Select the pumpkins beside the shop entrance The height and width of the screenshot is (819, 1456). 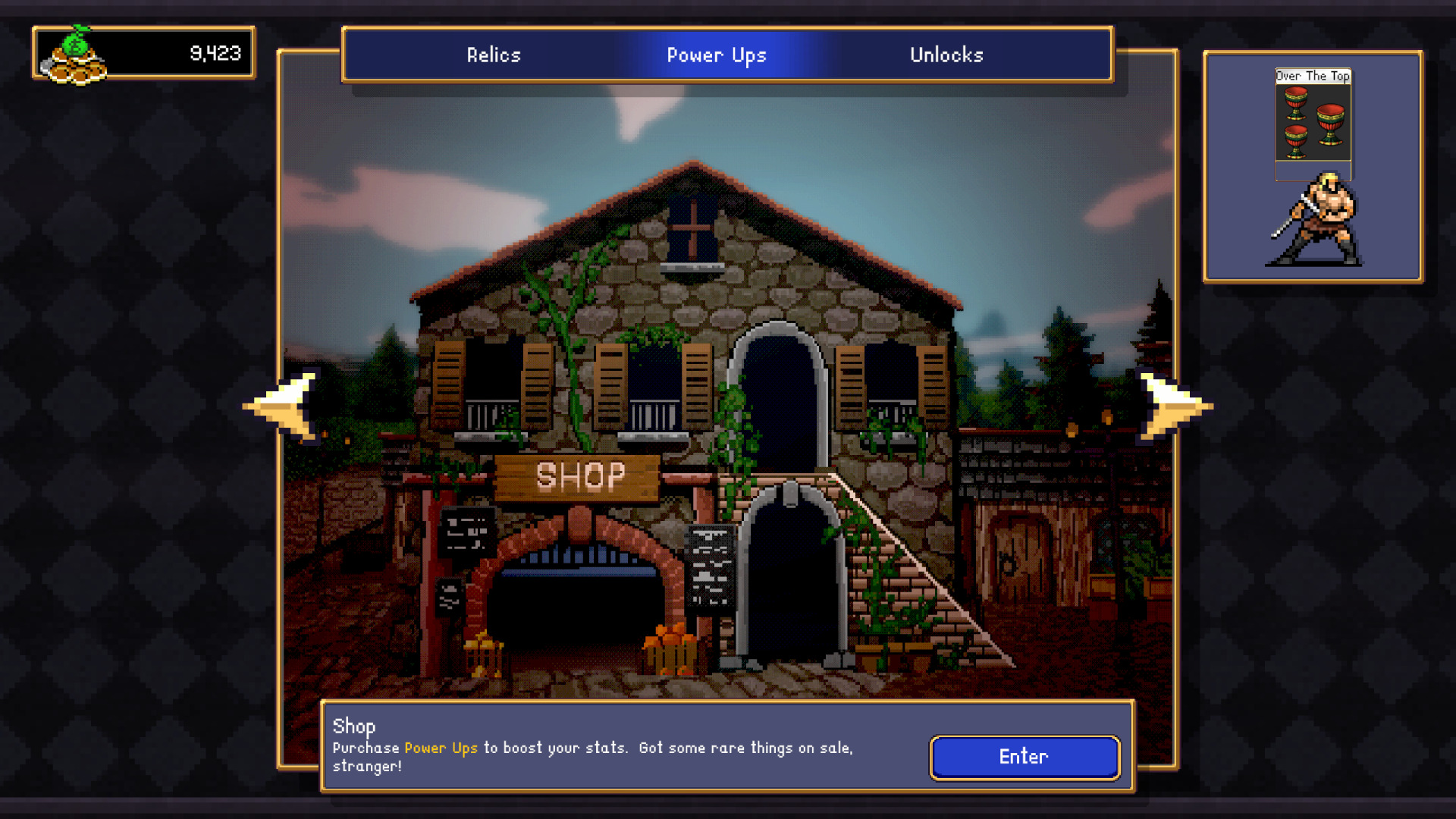click(671, 648)
